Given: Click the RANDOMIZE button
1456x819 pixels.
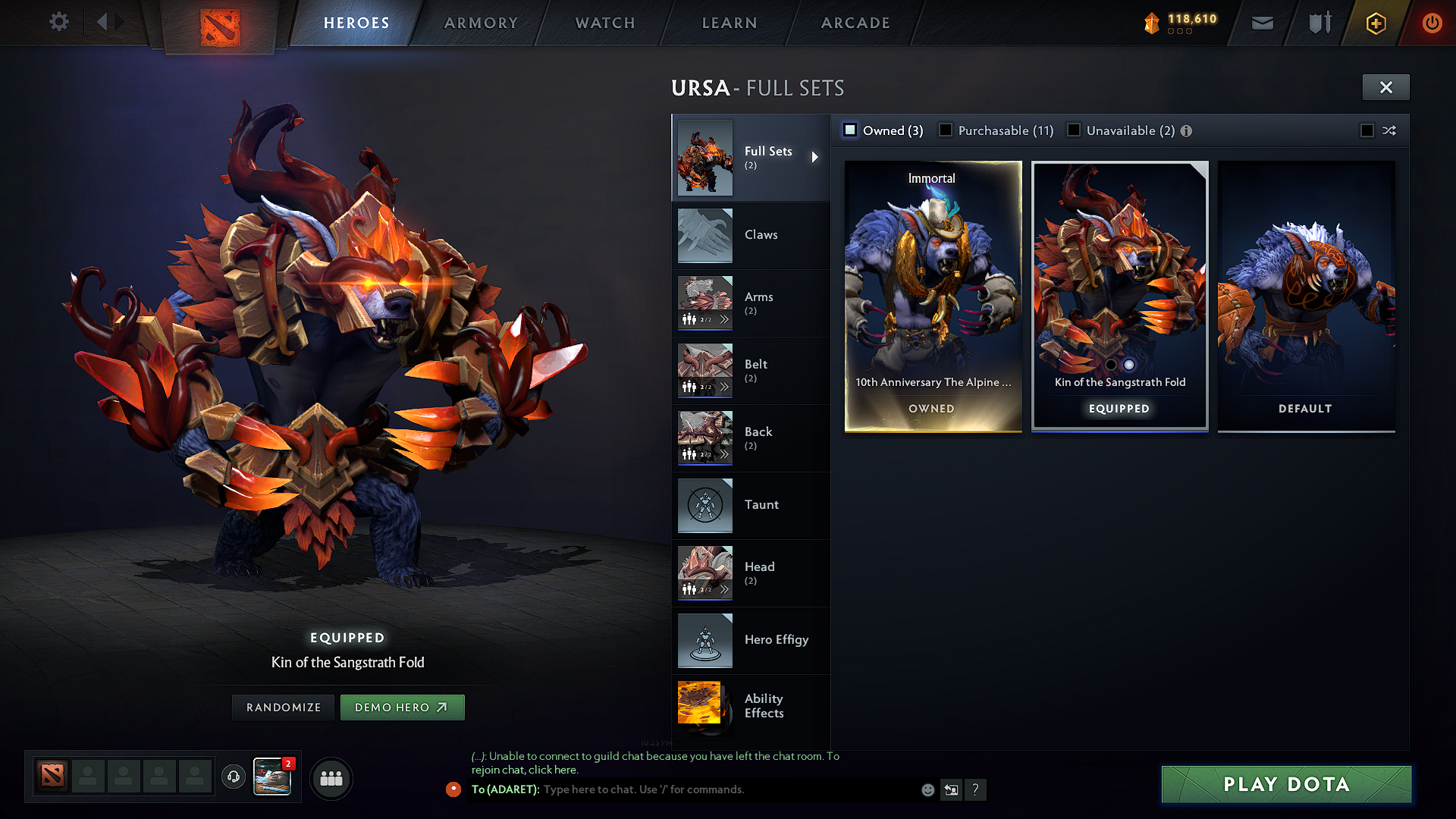Looking at the screenshot, I should coord(282,707).
